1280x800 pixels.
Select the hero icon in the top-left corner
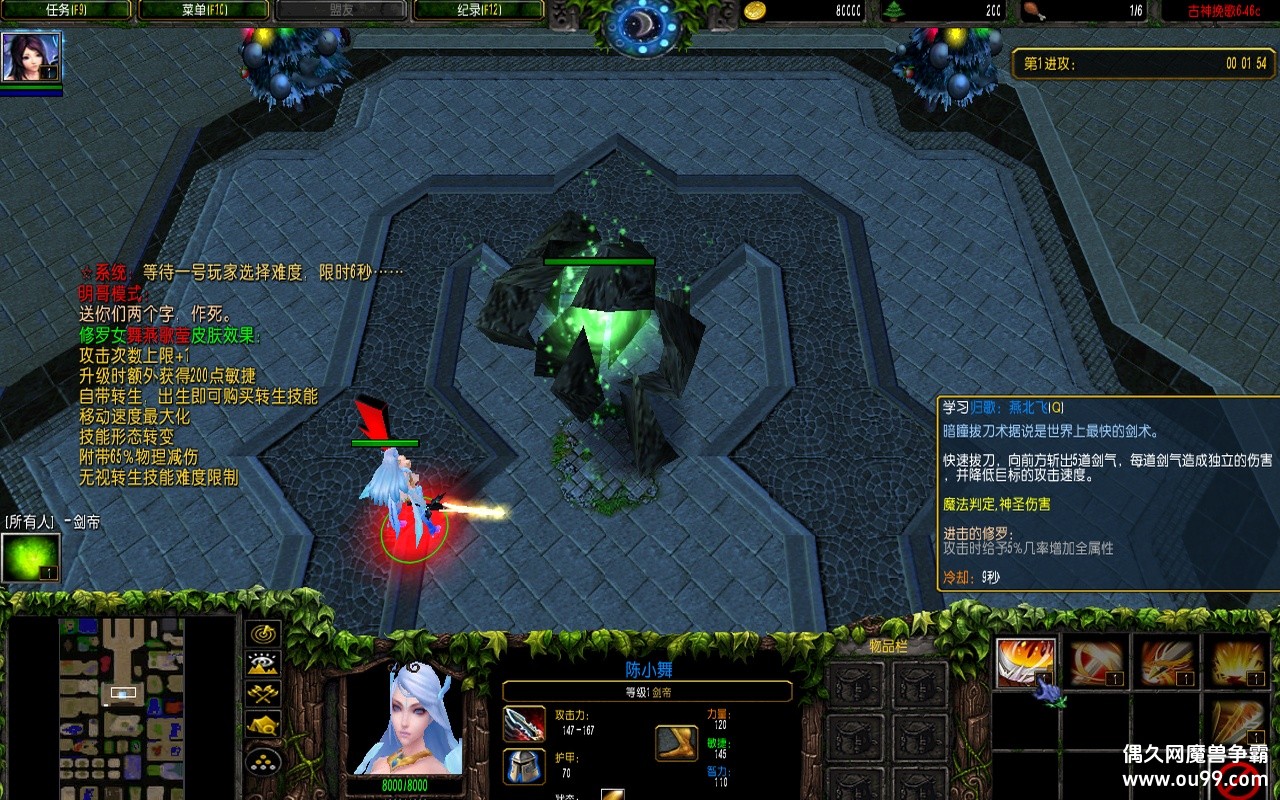point(31,57)
